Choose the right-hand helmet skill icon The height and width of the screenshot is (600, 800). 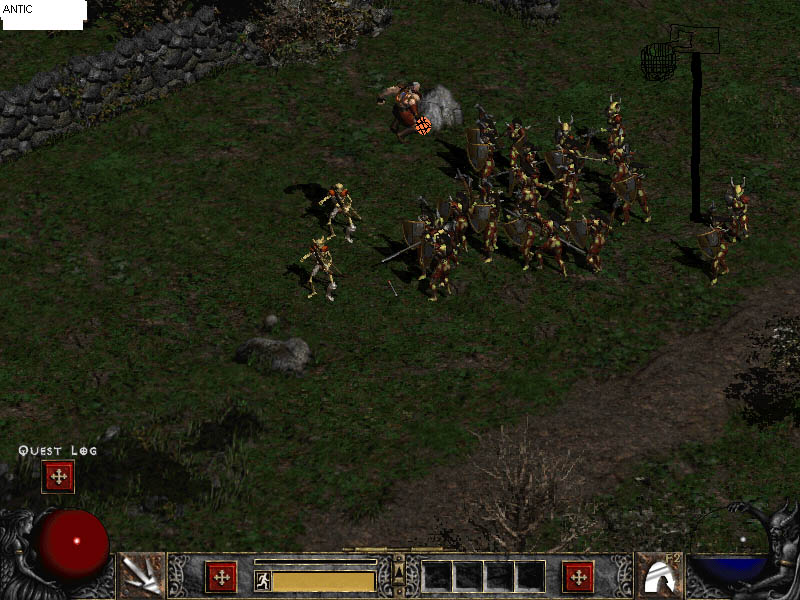point(660,576)
